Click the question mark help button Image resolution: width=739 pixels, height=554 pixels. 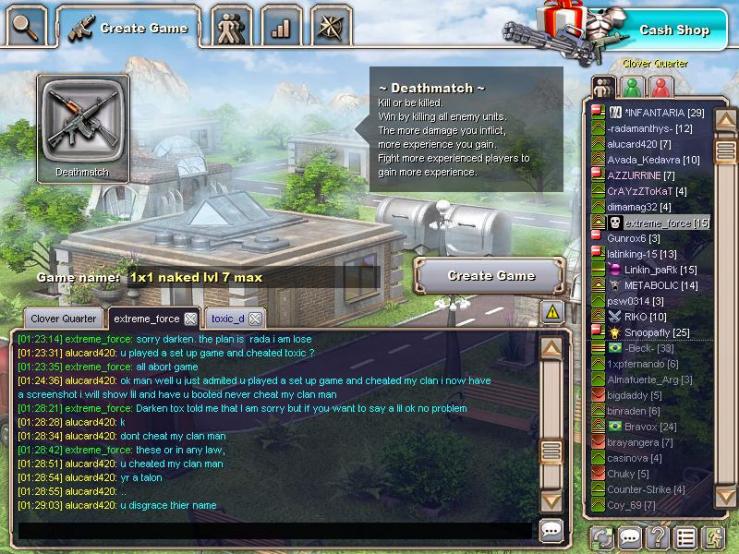point(658,537)
